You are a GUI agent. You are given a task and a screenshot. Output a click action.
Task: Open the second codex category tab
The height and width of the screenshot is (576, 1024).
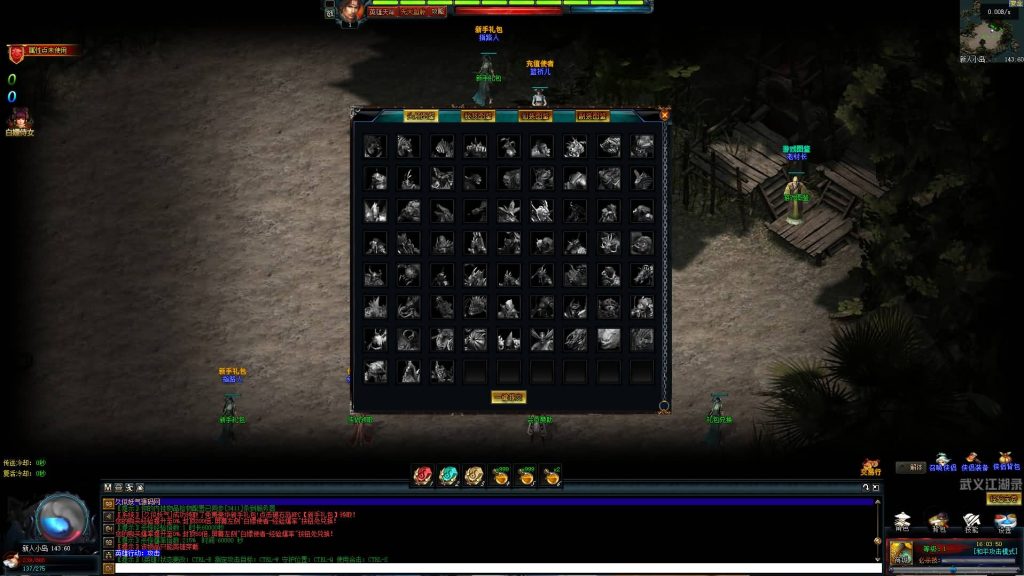(x=478, y=116)
